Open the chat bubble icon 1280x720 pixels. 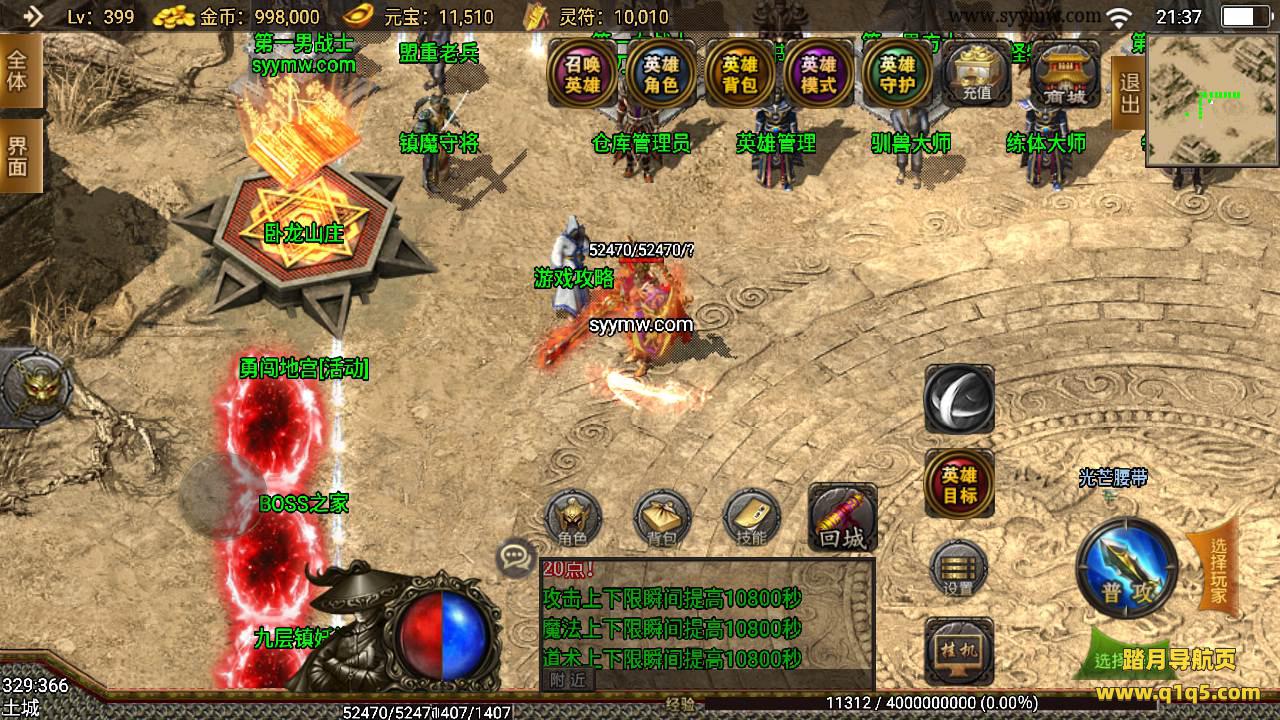(x=516, y=558)
